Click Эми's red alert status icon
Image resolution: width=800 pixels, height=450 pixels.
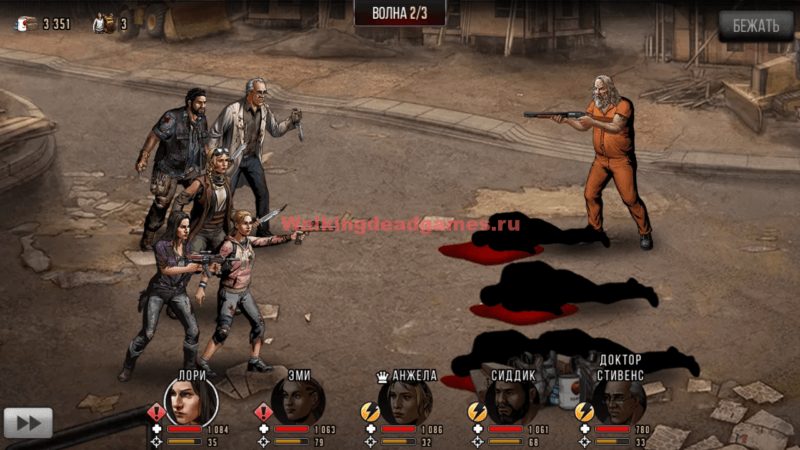click(263, 411)
